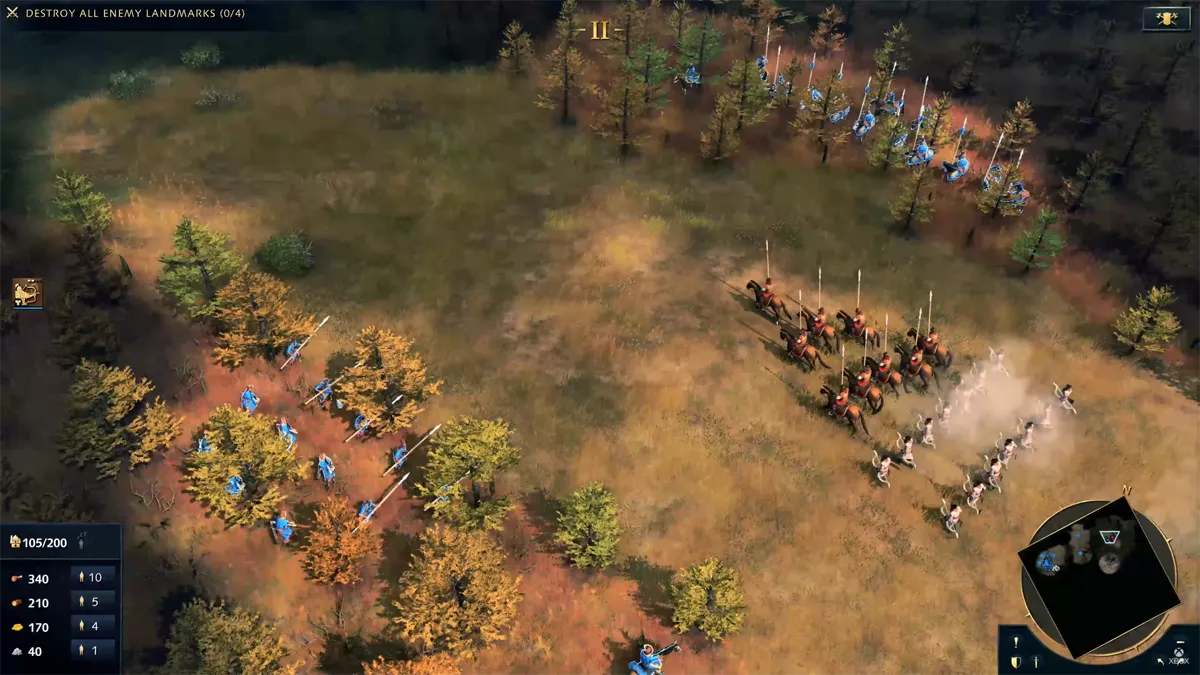This screenshot has height=675, width=1200.
Task: Select the 5 villagers gathering wood
Action: click(x=93, y=602)
